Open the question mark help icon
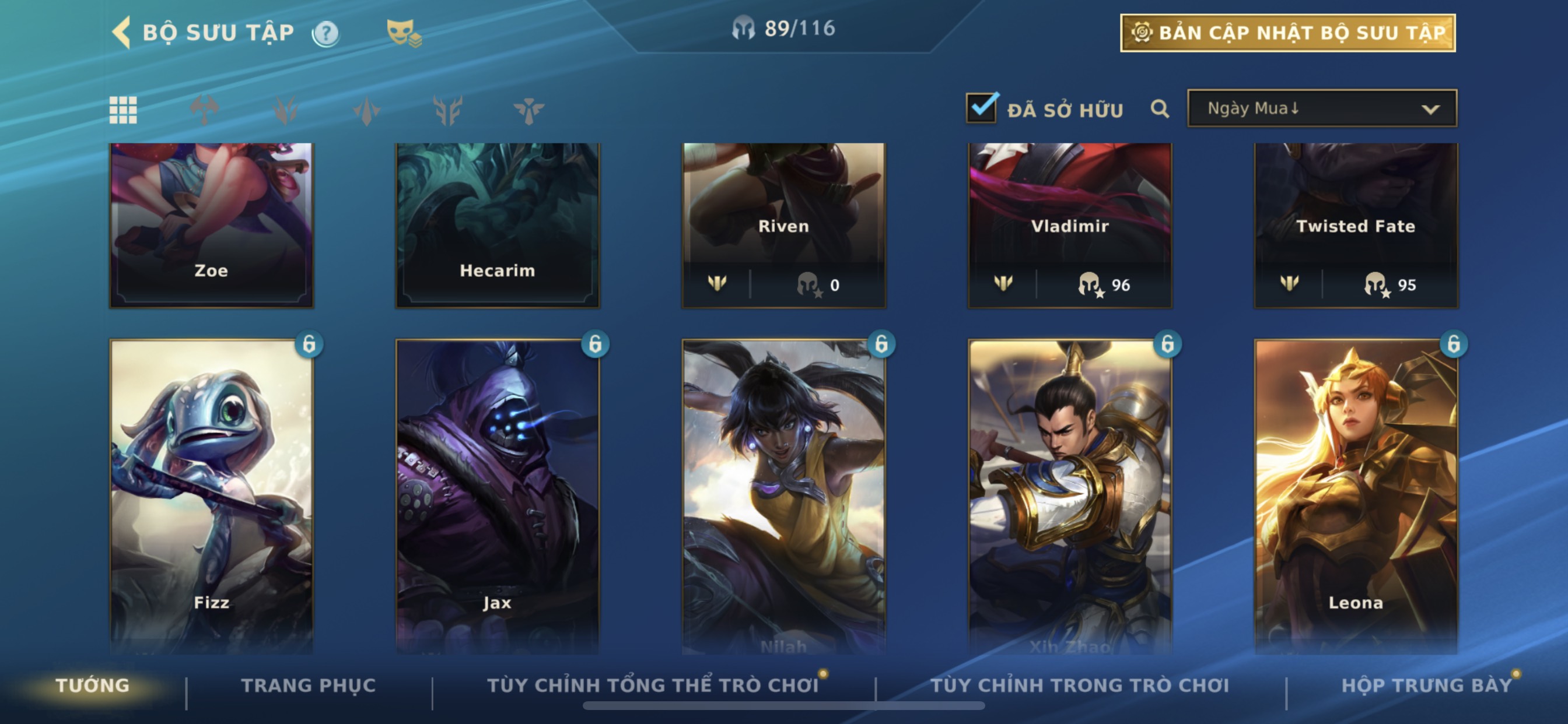The height and width of the screenshot is (724, 1568). (x=325, y=33)
